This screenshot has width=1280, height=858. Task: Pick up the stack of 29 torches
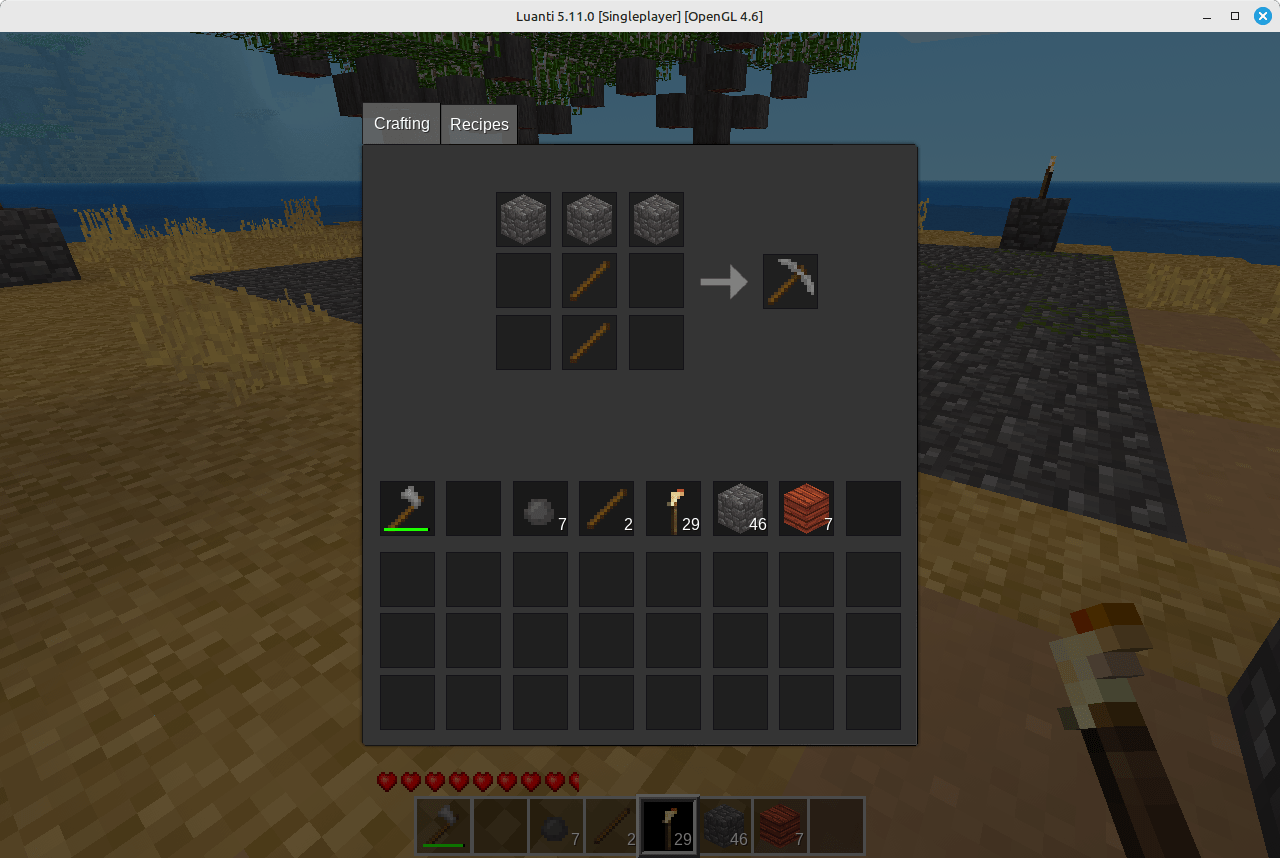pyautogui.click(x=673, y=508)
